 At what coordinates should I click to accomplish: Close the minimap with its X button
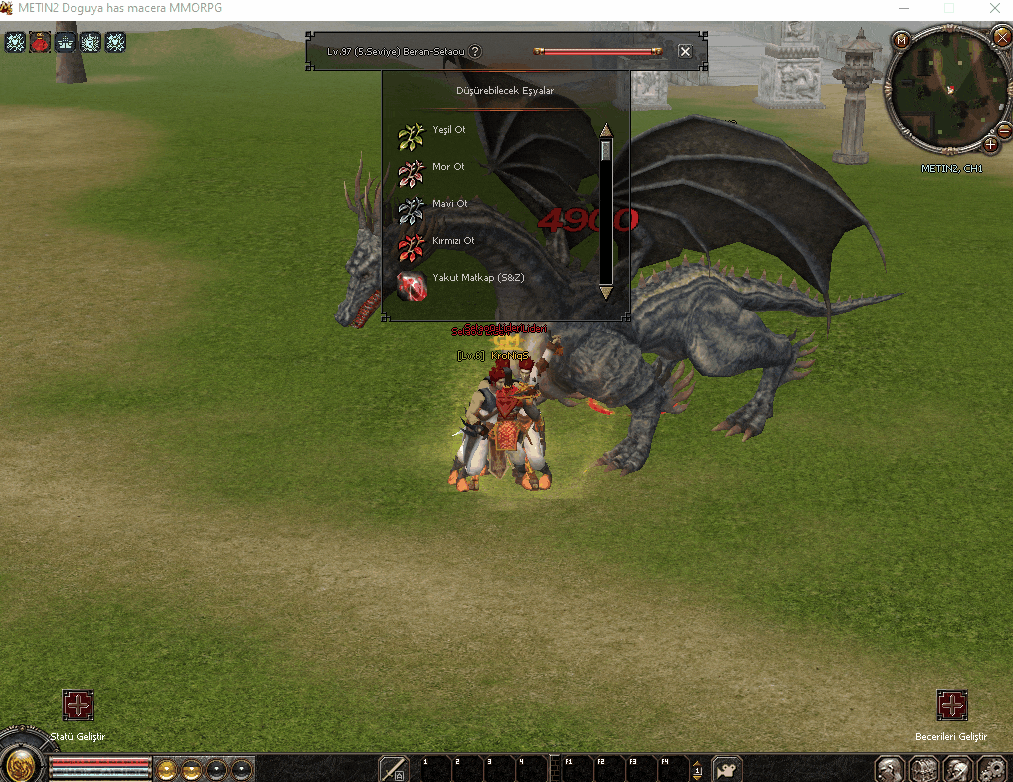(1001, 37)
